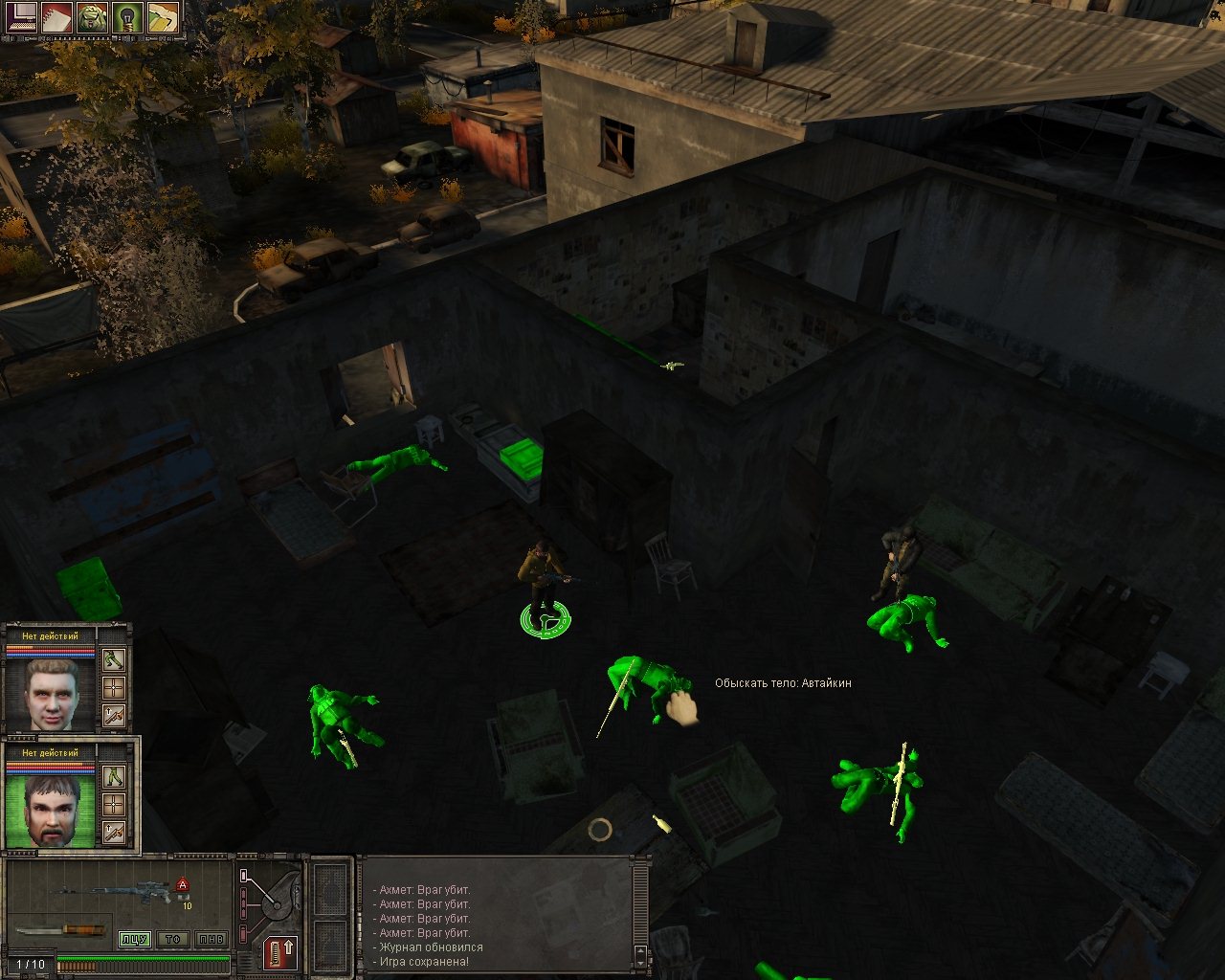This screenshot has height=980, width=1225.
Task: Open the folded map icon
Action: click(x=163, y=18)
